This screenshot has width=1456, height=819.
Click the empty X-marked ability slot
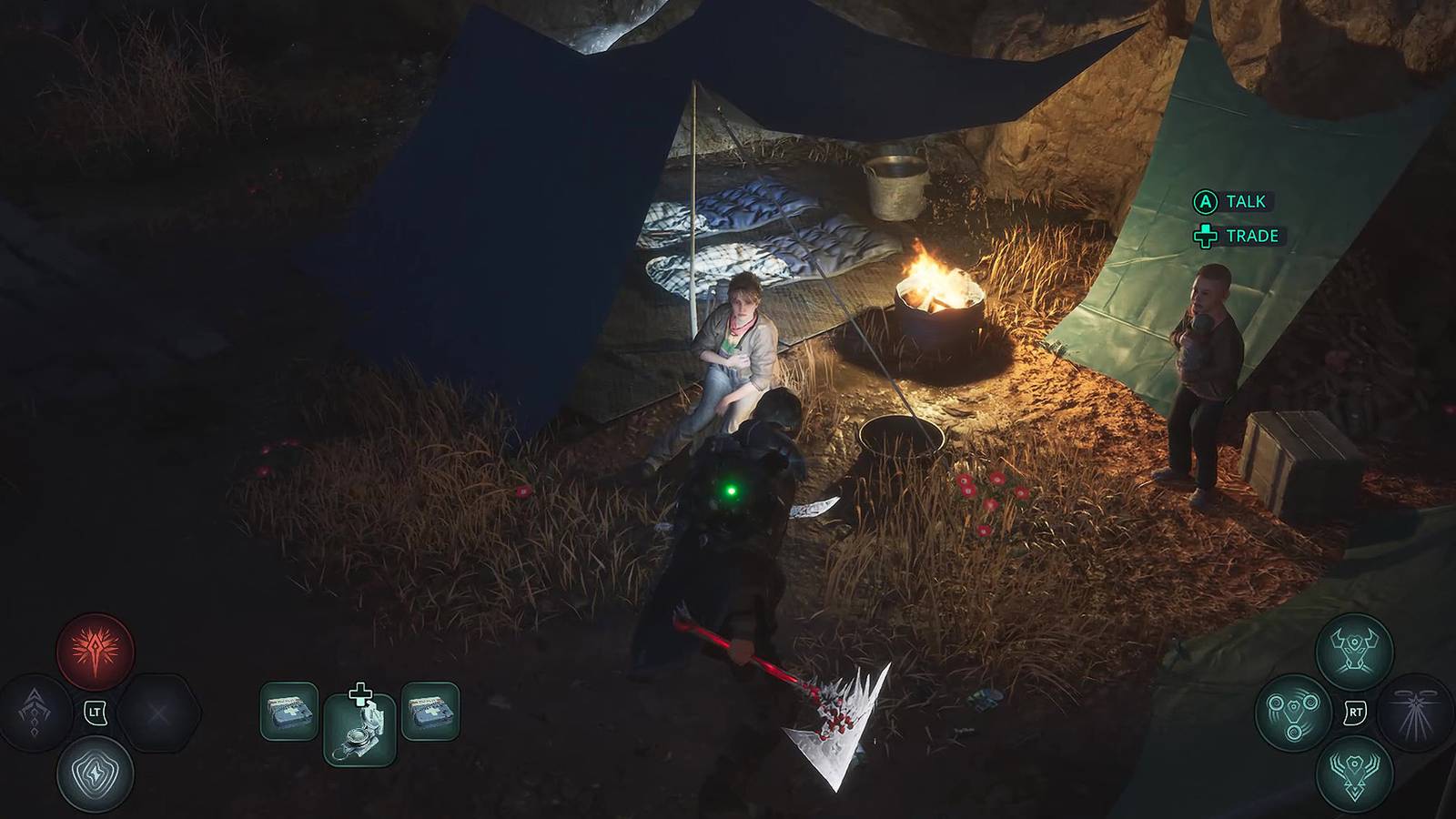(x=157, y=713)
